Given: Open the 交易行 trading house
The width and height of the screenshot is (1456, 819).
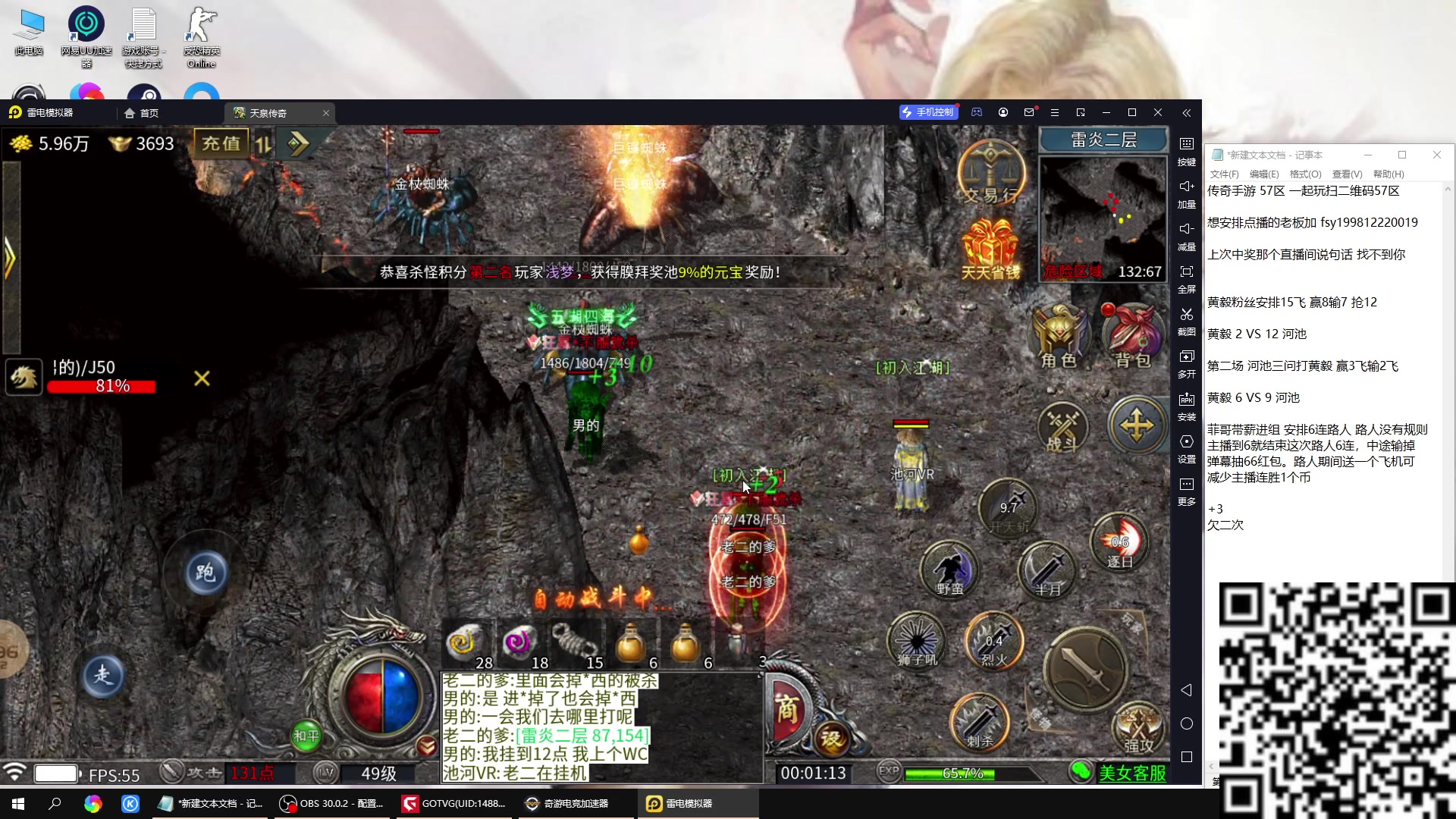Looking at the screenshot, I should click(991, 174).
